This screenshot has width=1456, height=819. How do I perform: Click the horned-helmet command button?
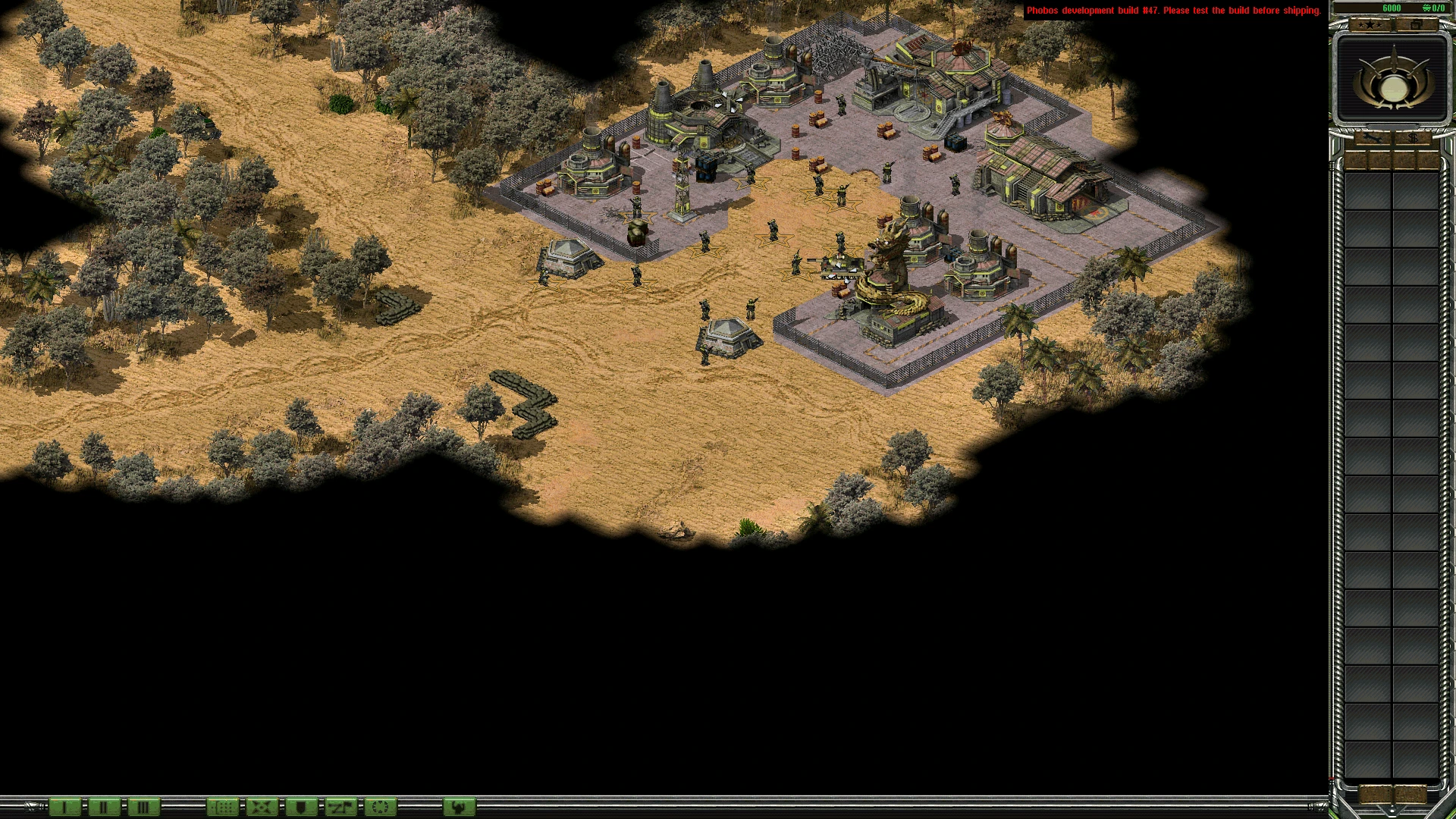459,807
